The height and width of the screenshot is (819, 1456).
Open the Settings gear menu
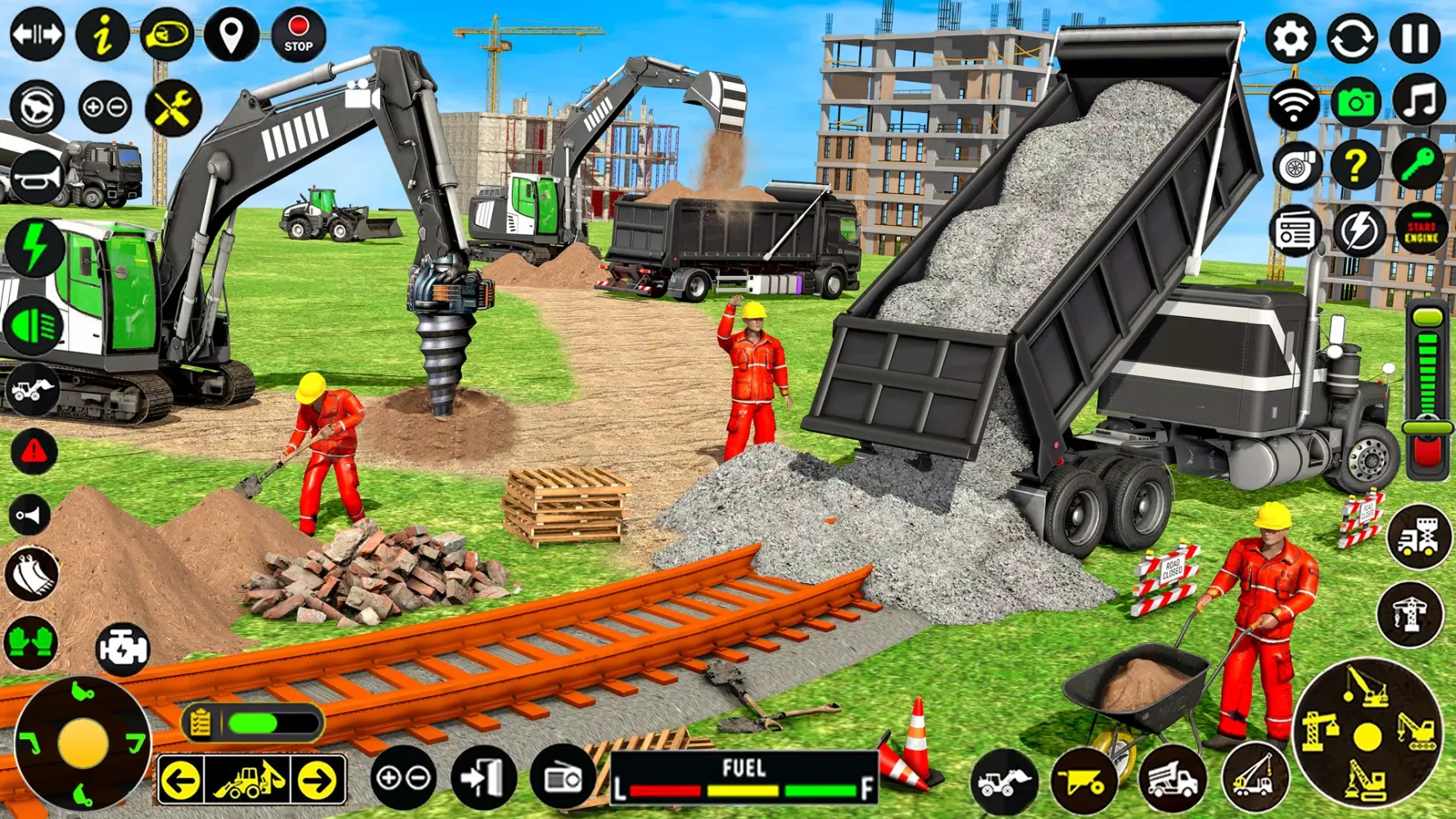[x=1292, y=37]
